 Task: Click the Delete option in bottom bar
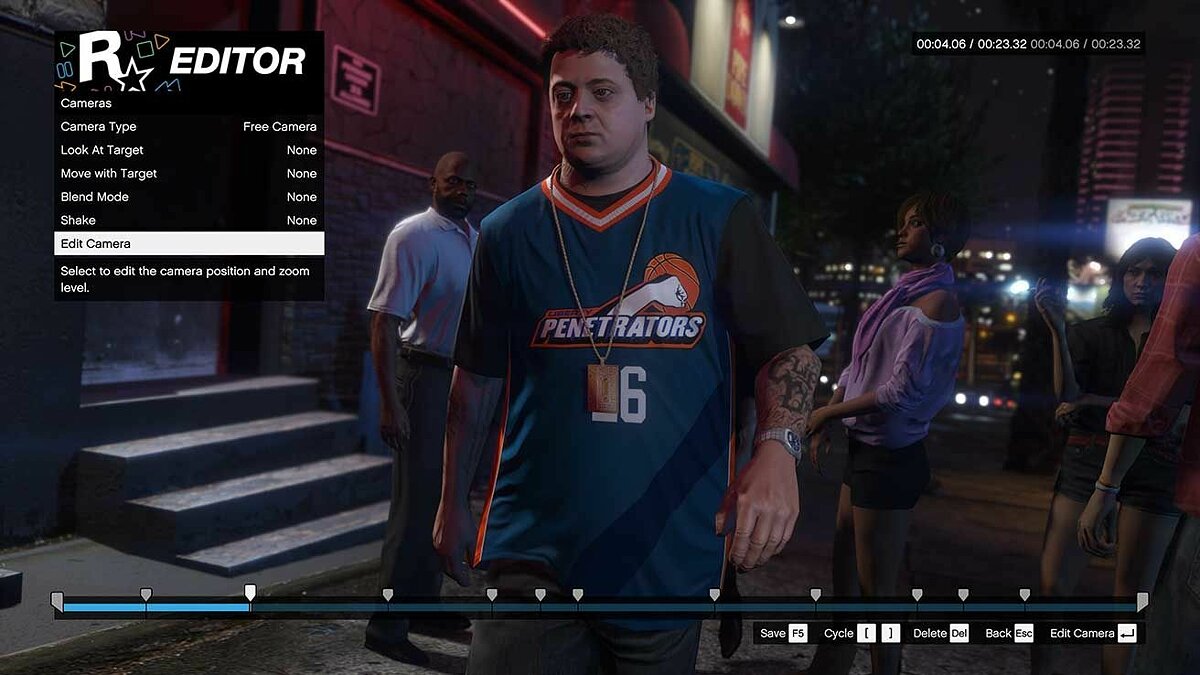940,633
